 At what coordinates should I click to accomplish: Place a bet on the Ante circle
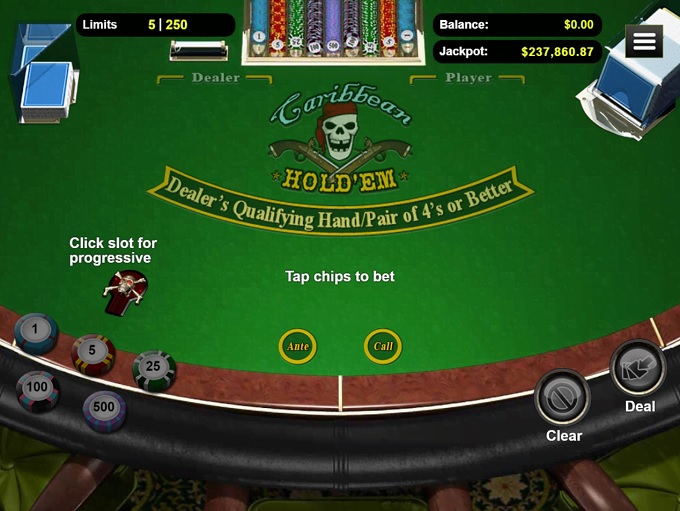click(298, 346)
